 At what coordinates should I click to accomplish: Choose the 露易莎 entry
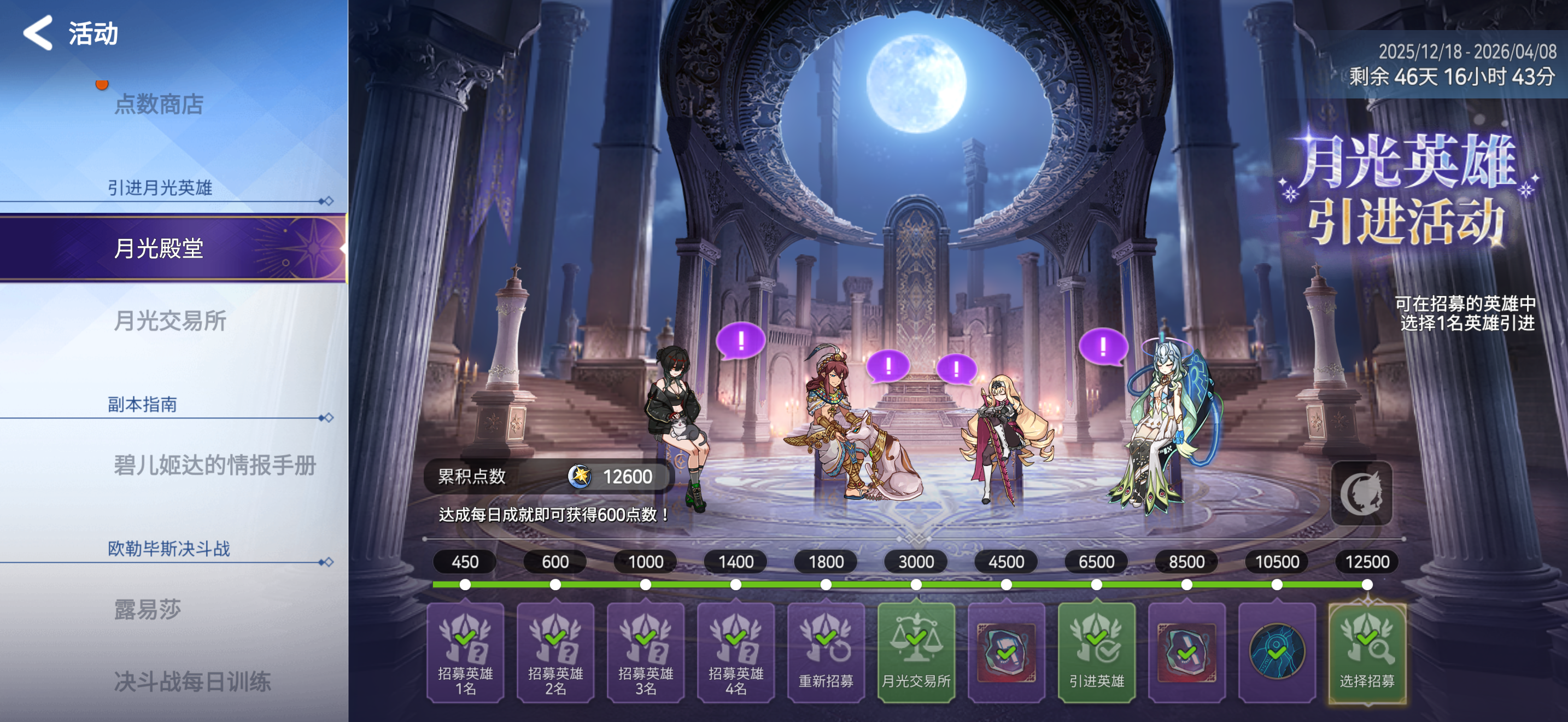(x=147, y=609)
